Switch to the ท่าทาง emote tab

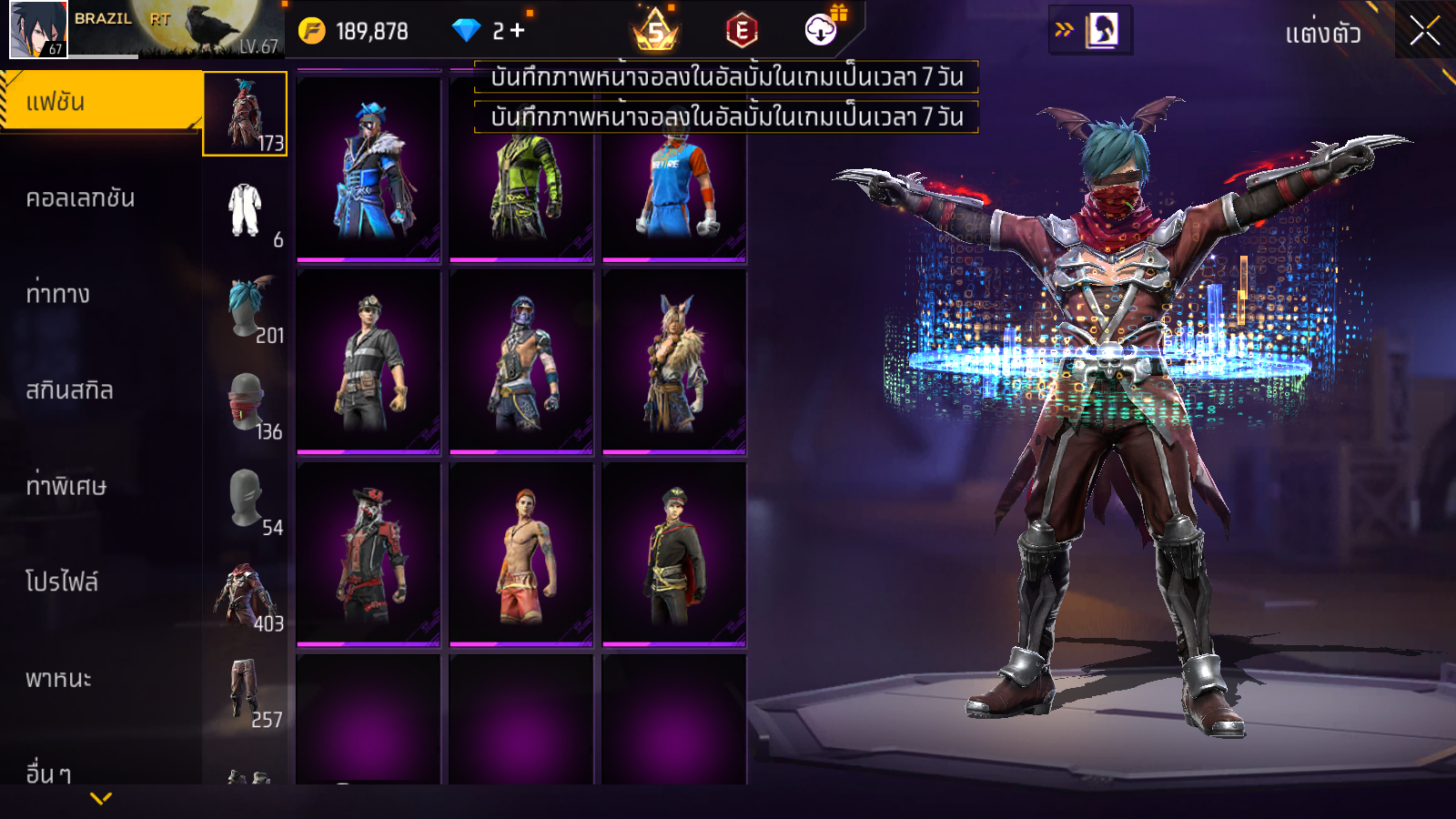[58, 294]
